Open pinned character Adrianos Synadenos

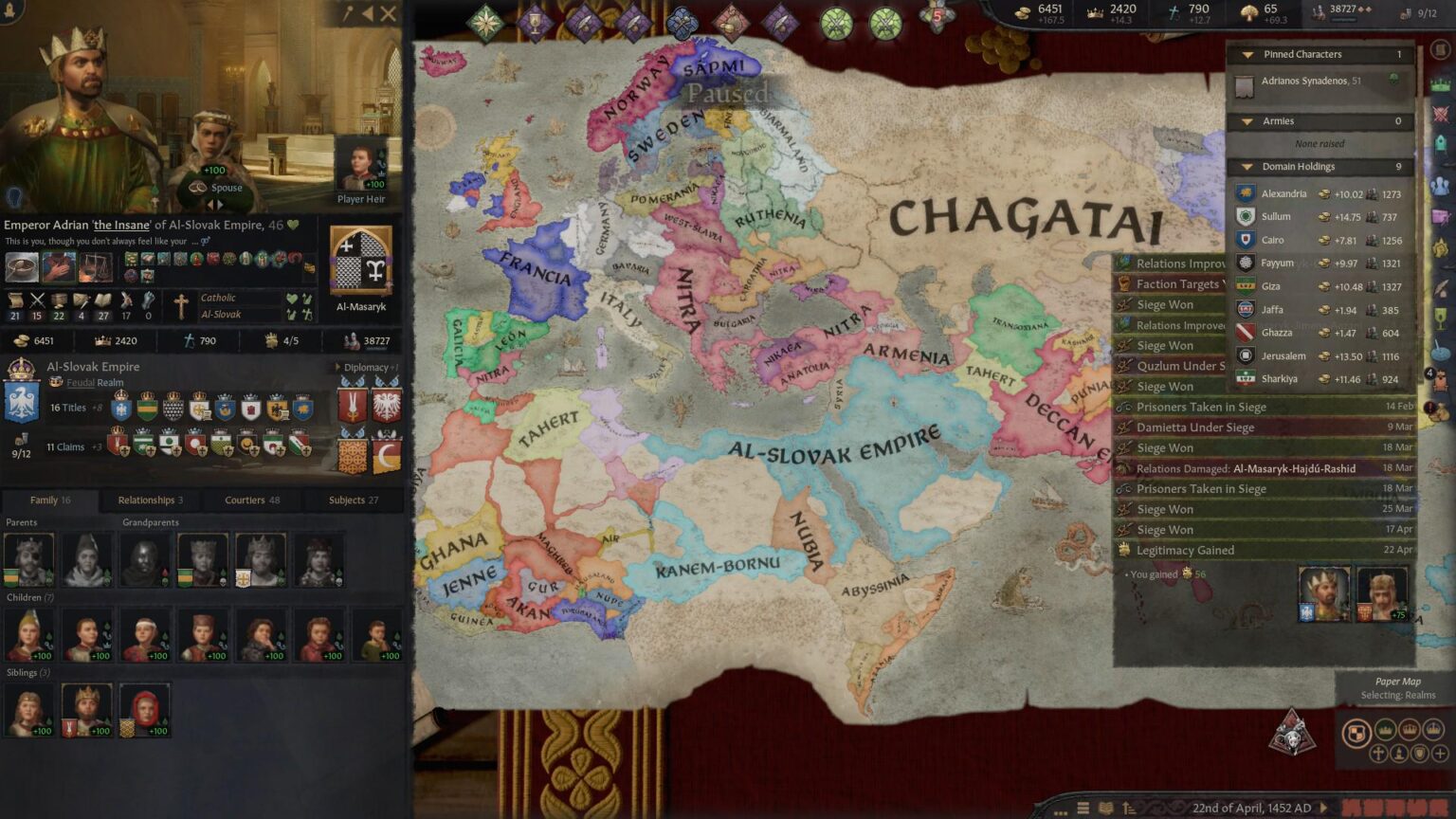click(1308, 81)
